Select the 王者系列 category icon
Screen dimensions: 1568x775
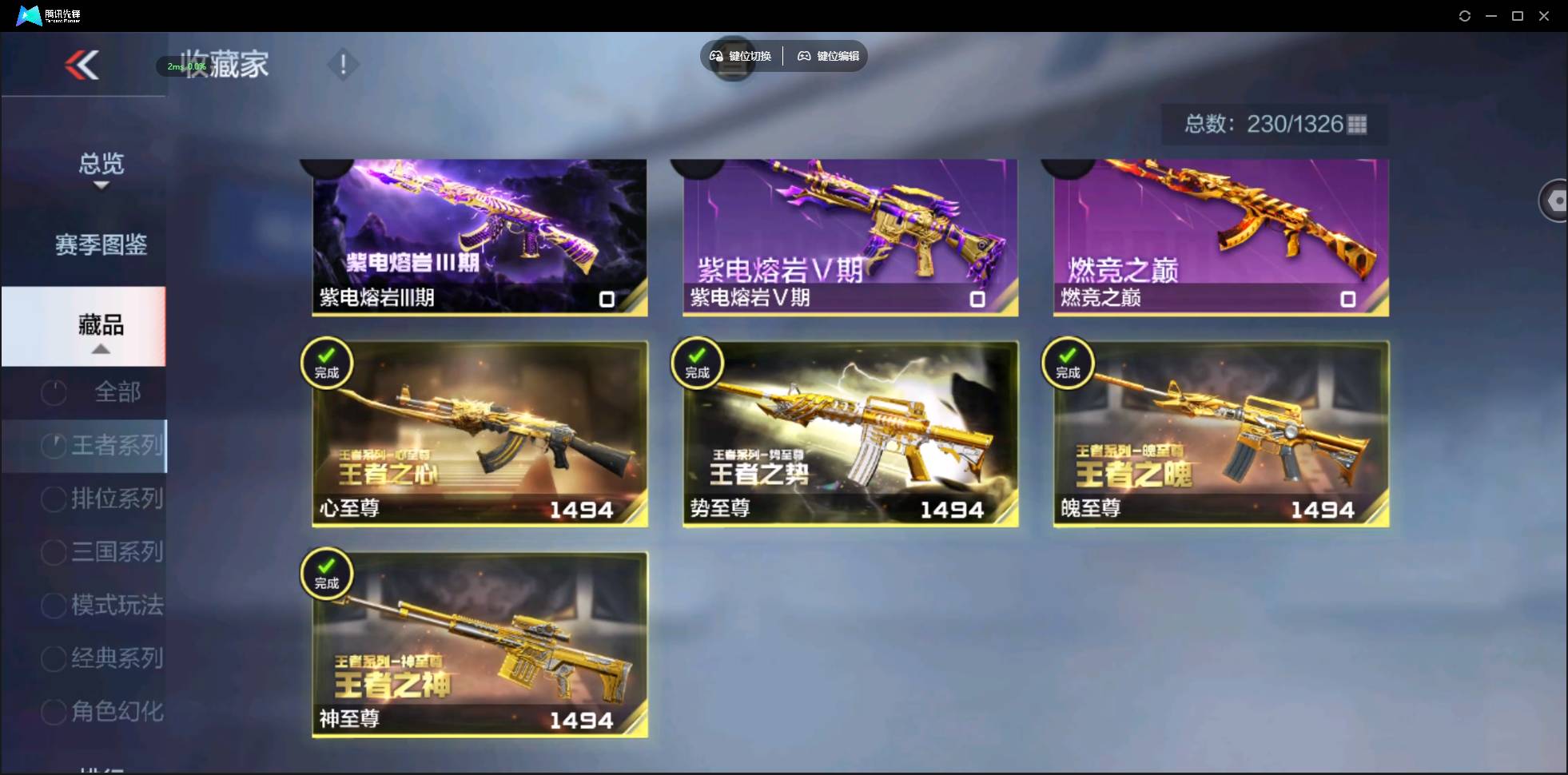pyautogui.click(x=53, y=445)
